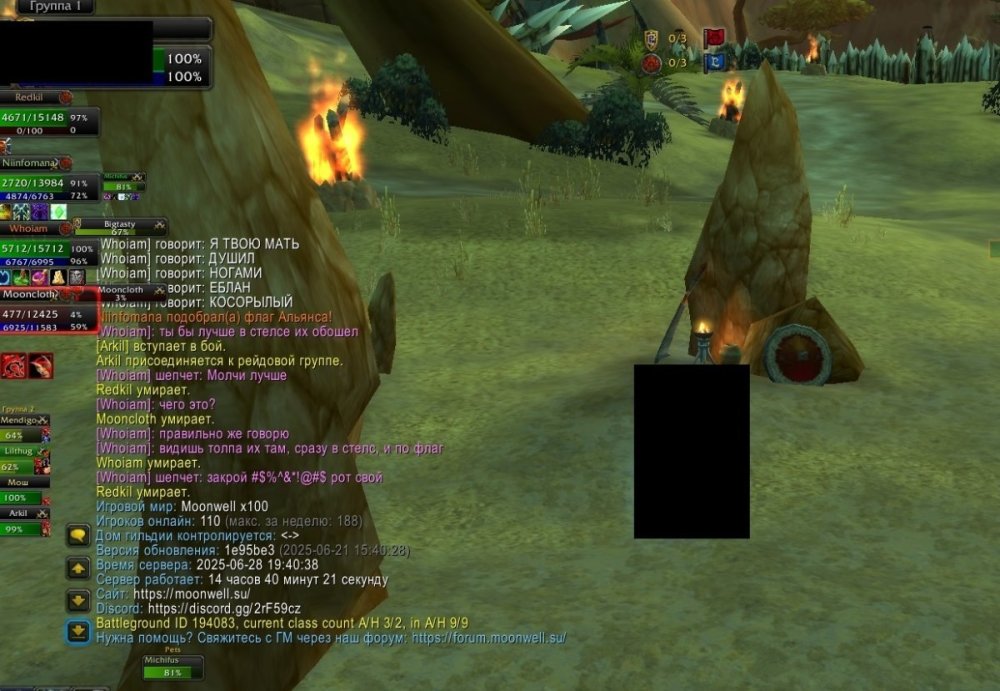Viewport: 1000px width, 691px height.
Task: Click the red flag carrier indicator
Action: [714, 38]
